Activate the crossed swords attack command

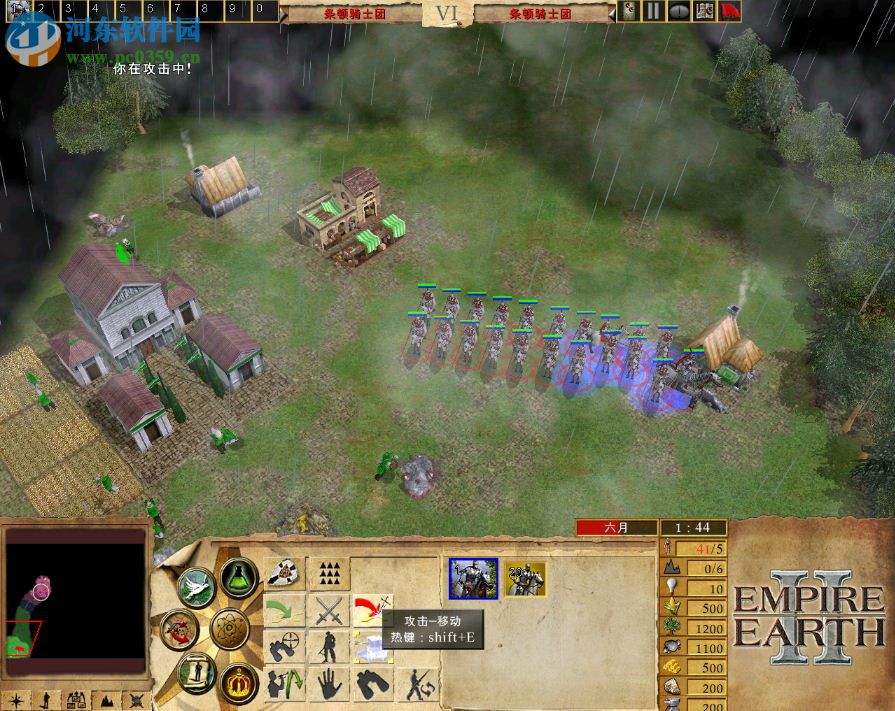pyautogui.click(x=329, y=610)
